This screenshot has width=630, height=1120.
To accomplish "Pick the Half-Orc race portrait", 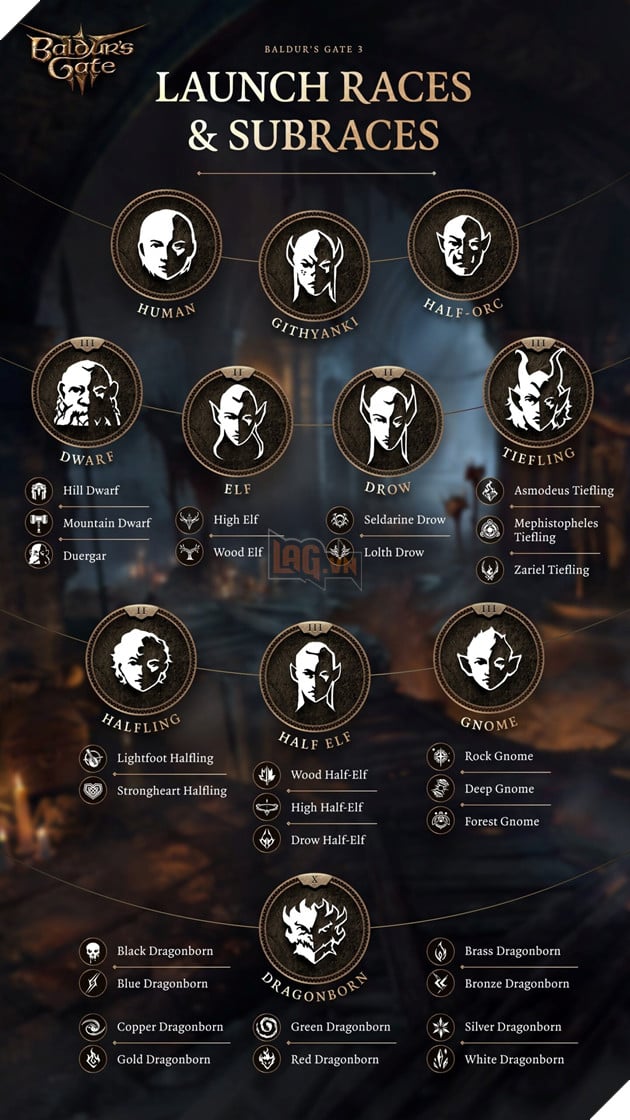I will click(463, 245).
